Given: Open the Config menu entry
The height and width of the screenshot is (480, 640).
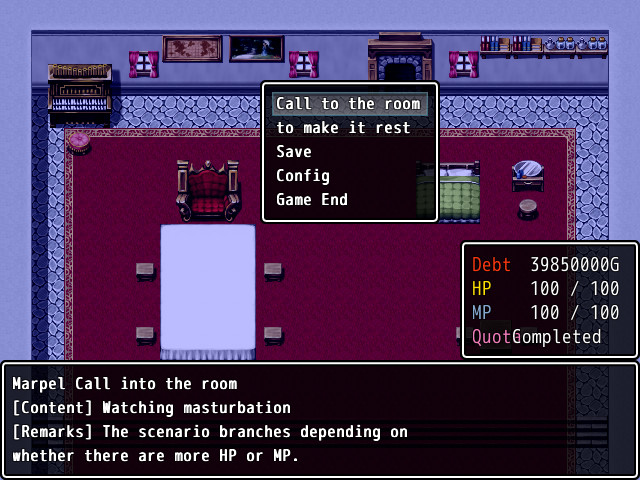Looking at the screenshot, I should pos(303,176).
